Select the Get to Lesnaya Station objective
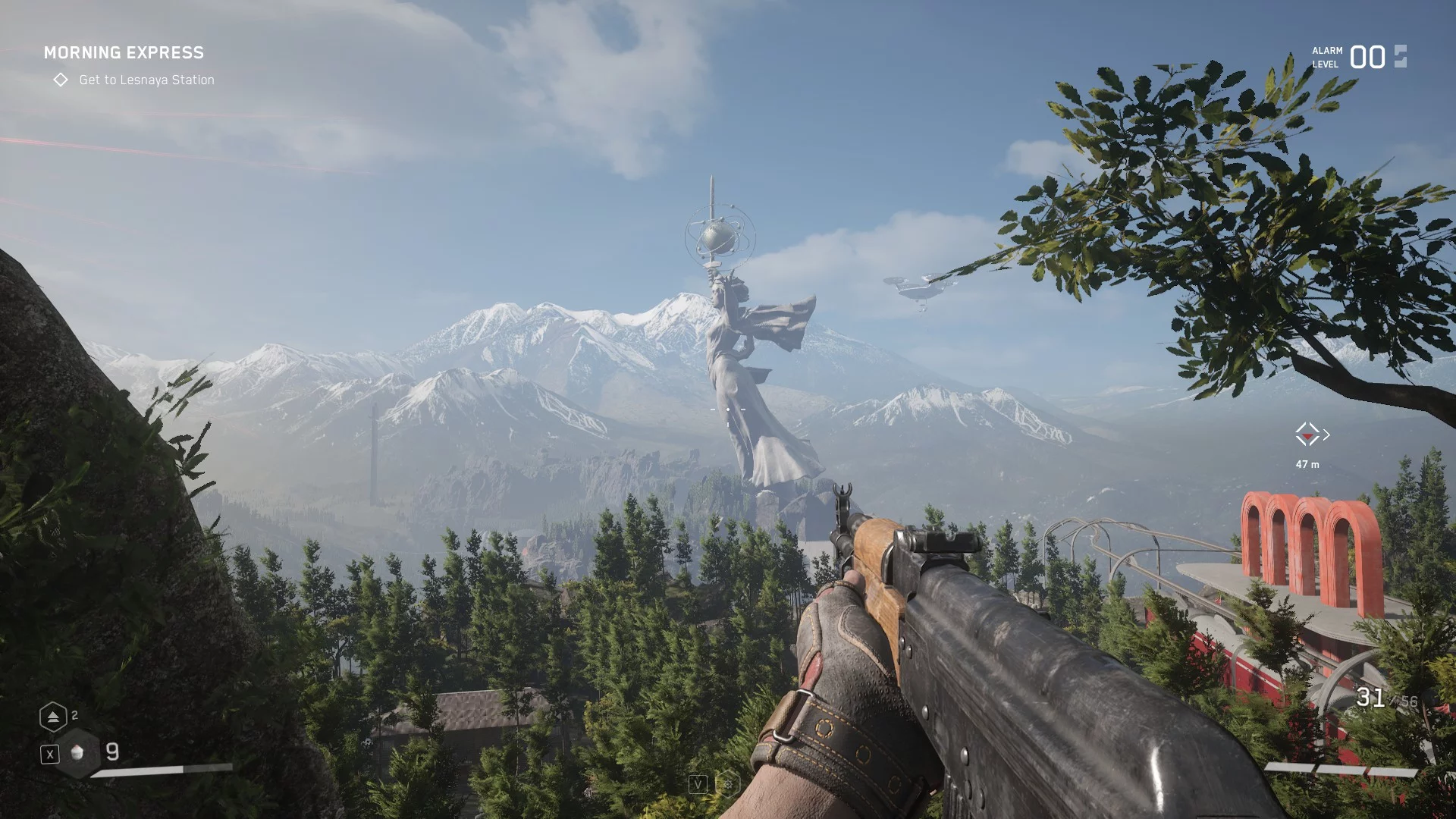This screenshot has width=1456, height=819. (146, 80)
